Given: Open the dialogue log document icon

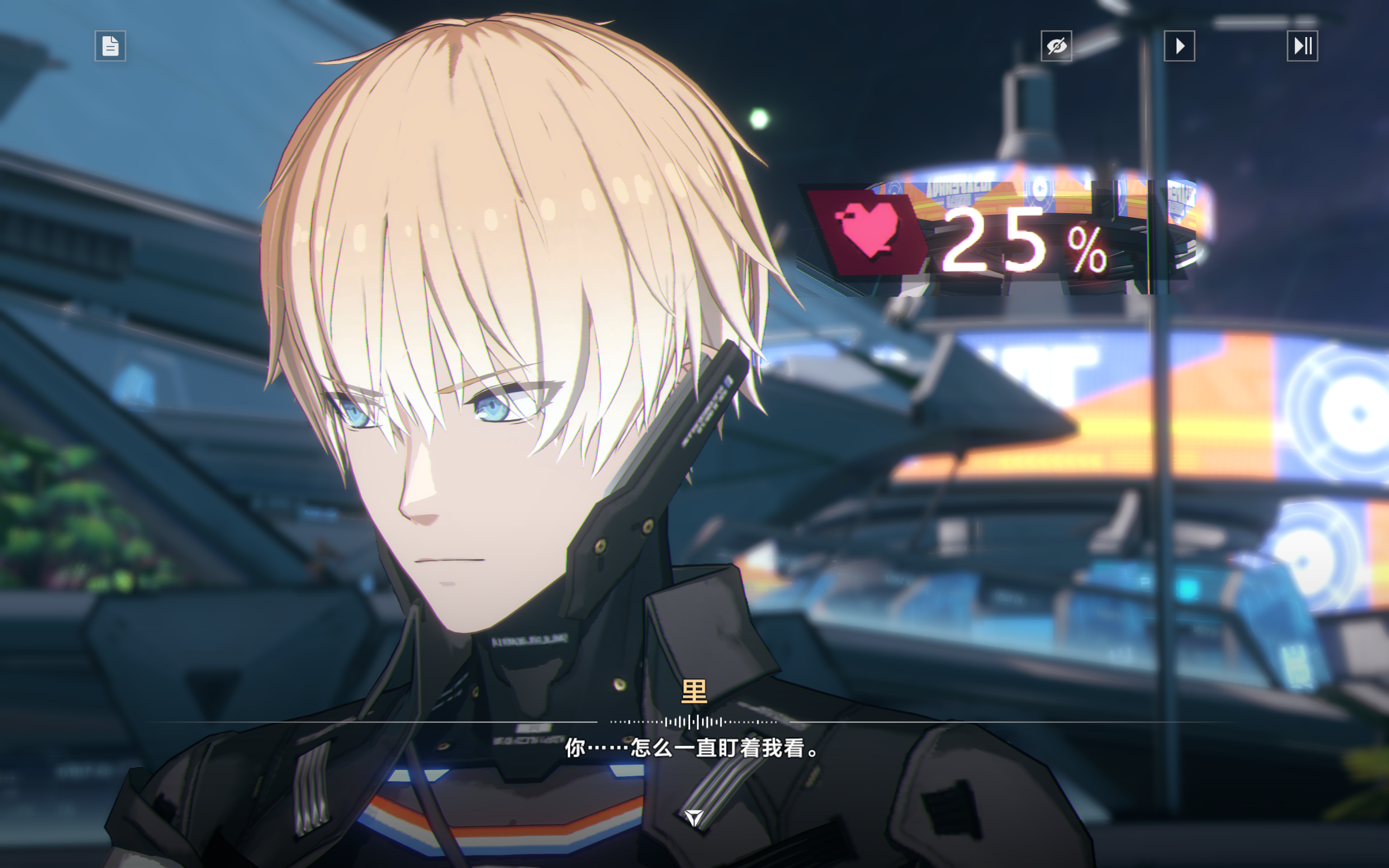Looking at the screenshot, I should (110, 46).
